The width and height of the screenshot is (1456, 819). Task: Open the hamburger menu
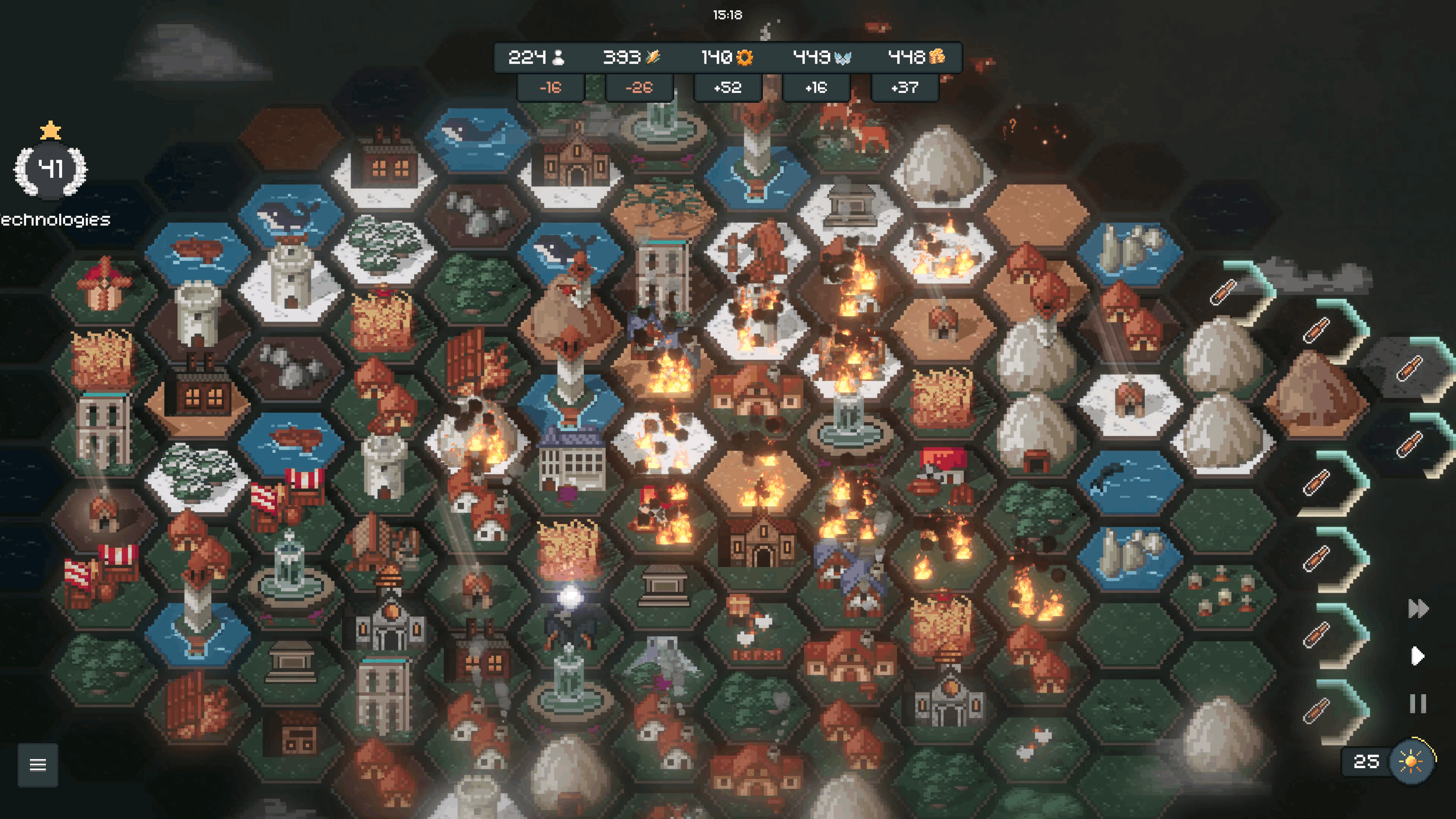pyautogui.click(x=37, y=765)
